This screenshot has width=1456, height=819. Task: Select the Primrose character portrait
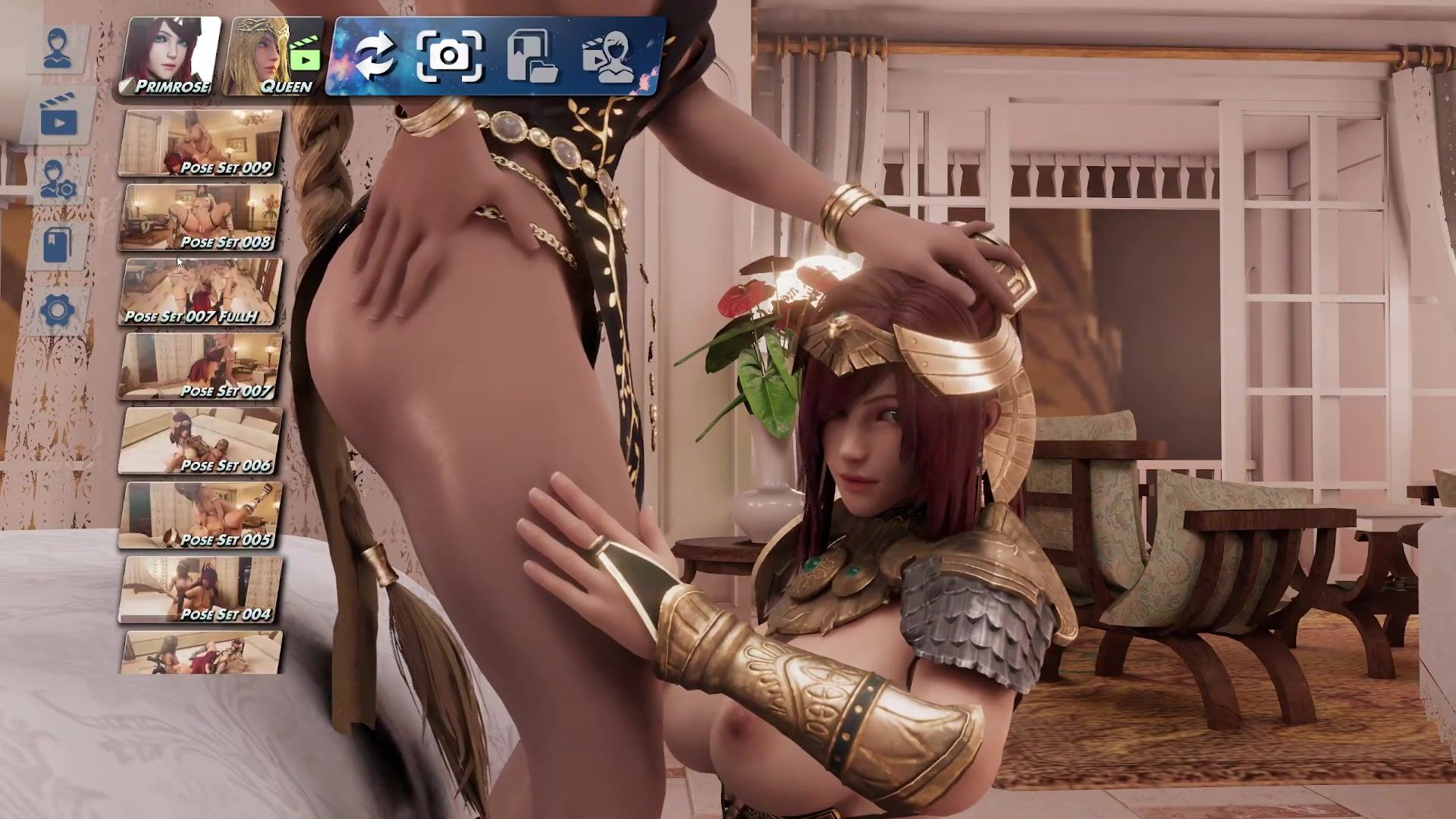[x=171, y=57]
